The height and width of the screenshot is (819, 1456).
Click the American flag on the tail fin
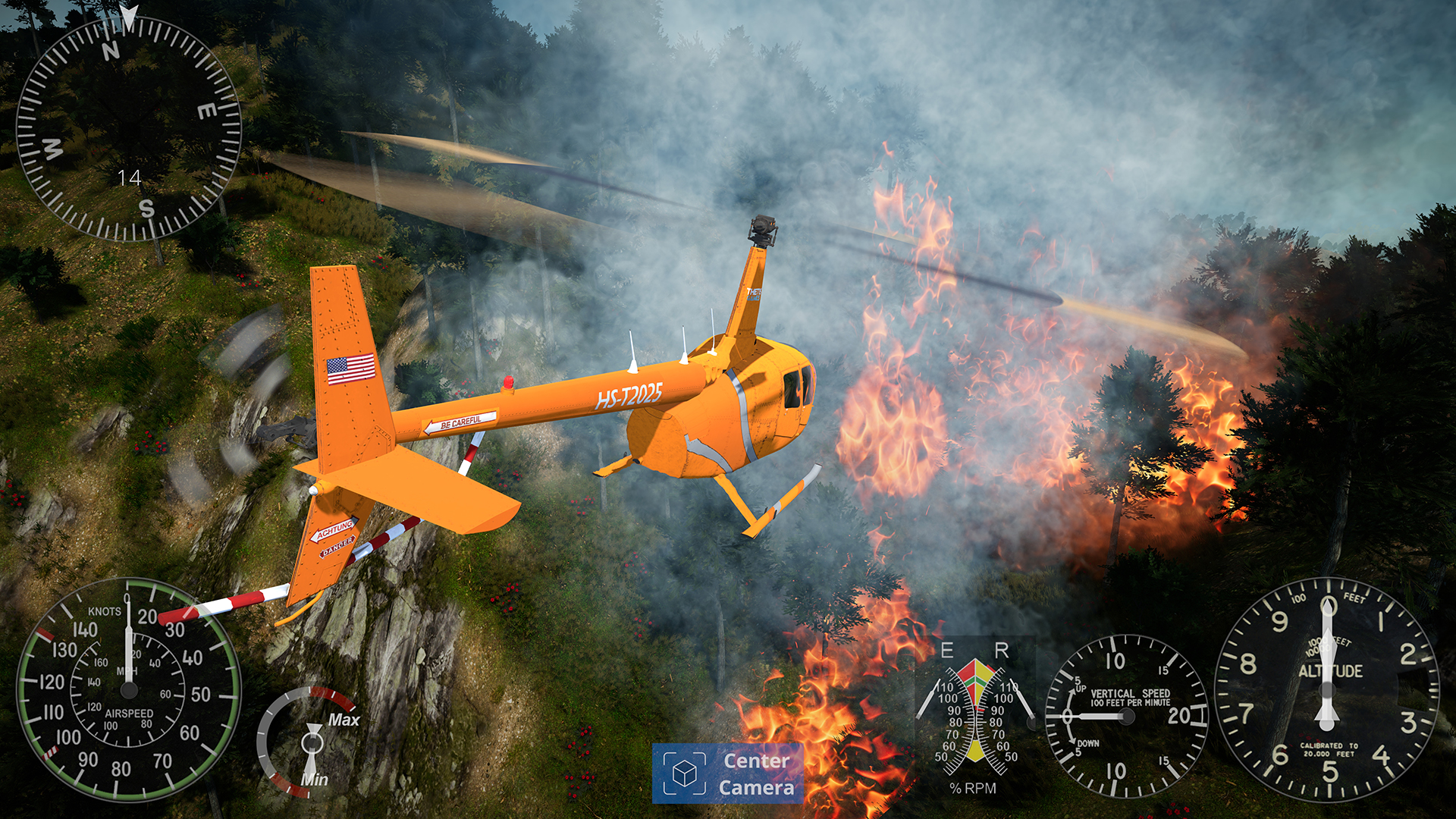(x=351, y=369)
